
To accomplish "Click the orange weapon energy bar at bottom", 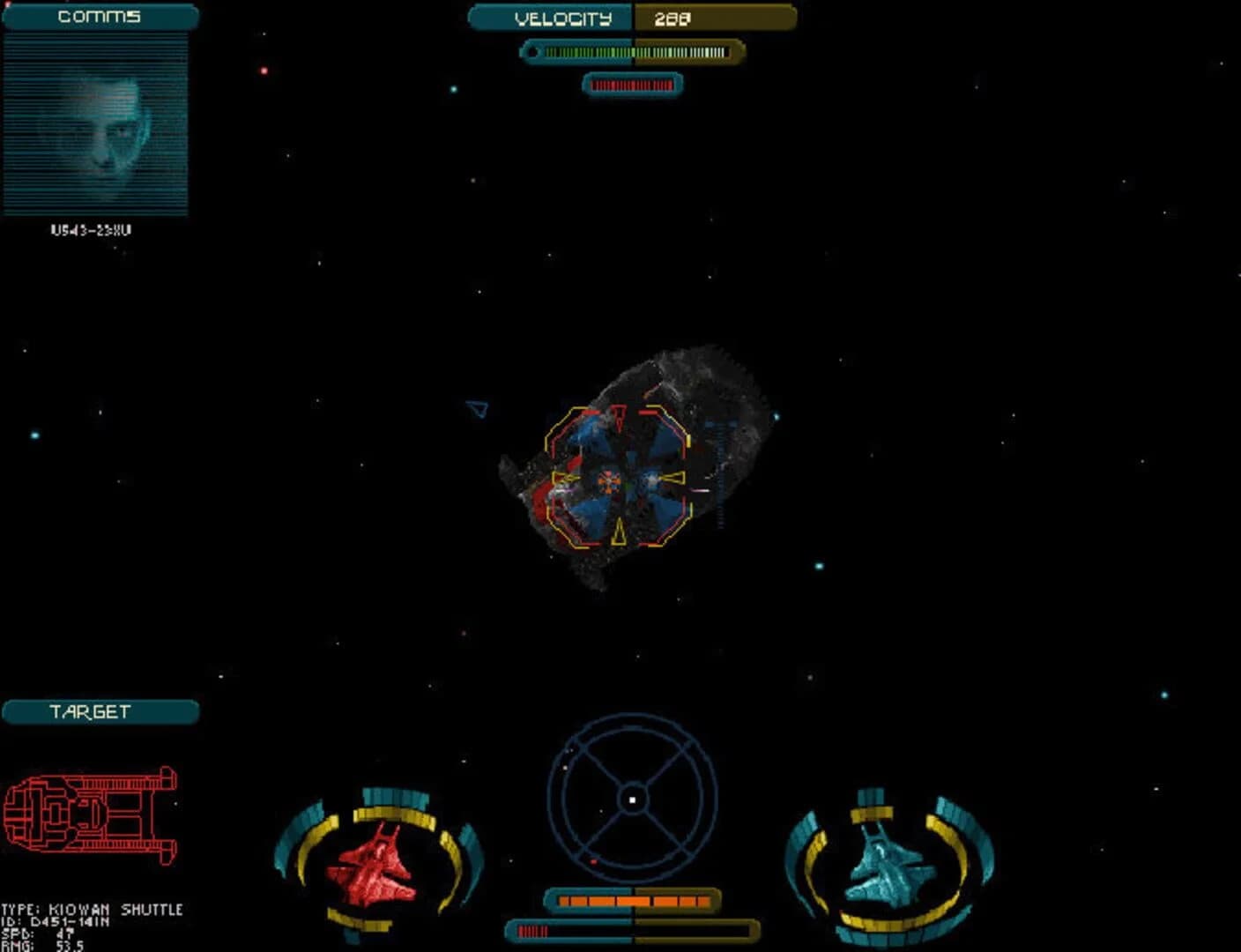I will pyautogui.click(x=630, y=901).
